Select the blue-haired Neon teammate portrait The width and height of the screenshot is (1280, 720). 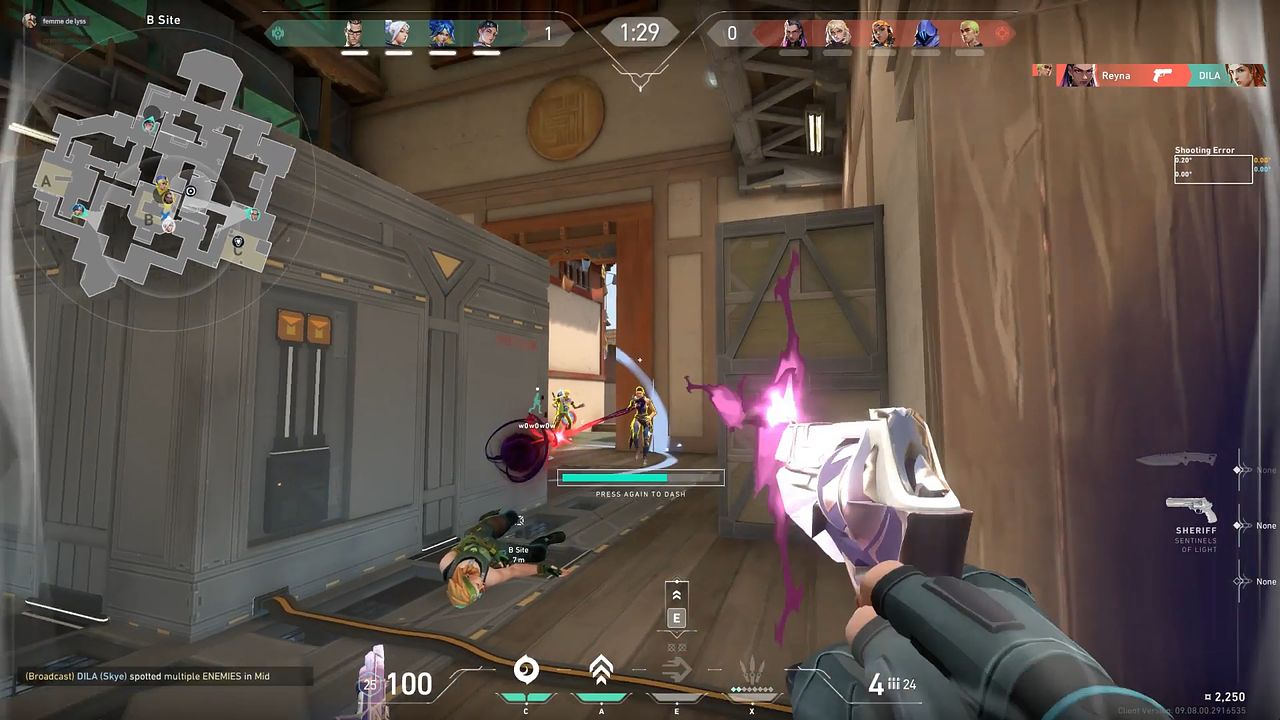[442, 34]
